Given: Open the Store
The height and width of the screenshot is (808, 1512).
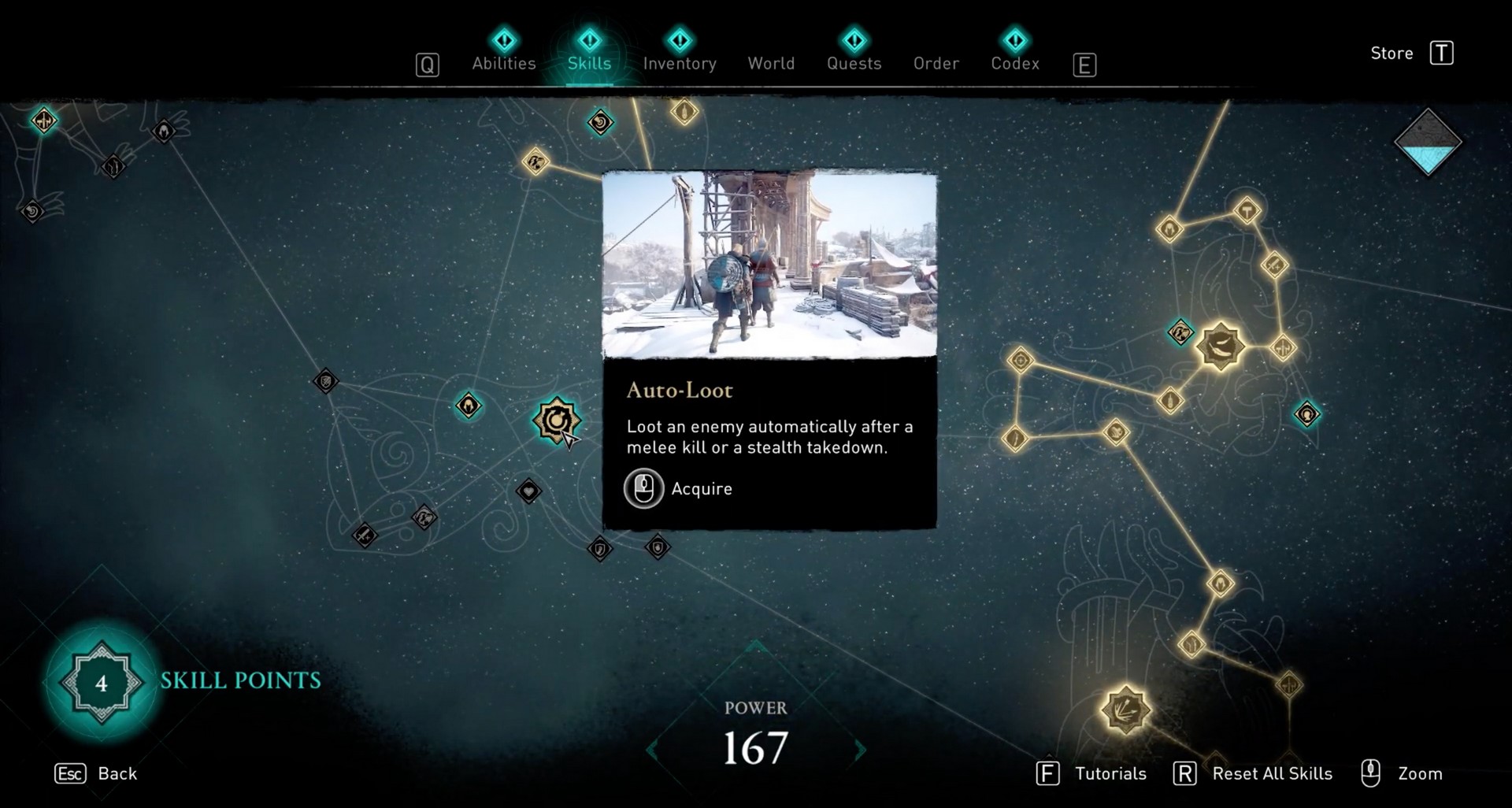Looking at the screenshot, I should tap(1392, 53).
